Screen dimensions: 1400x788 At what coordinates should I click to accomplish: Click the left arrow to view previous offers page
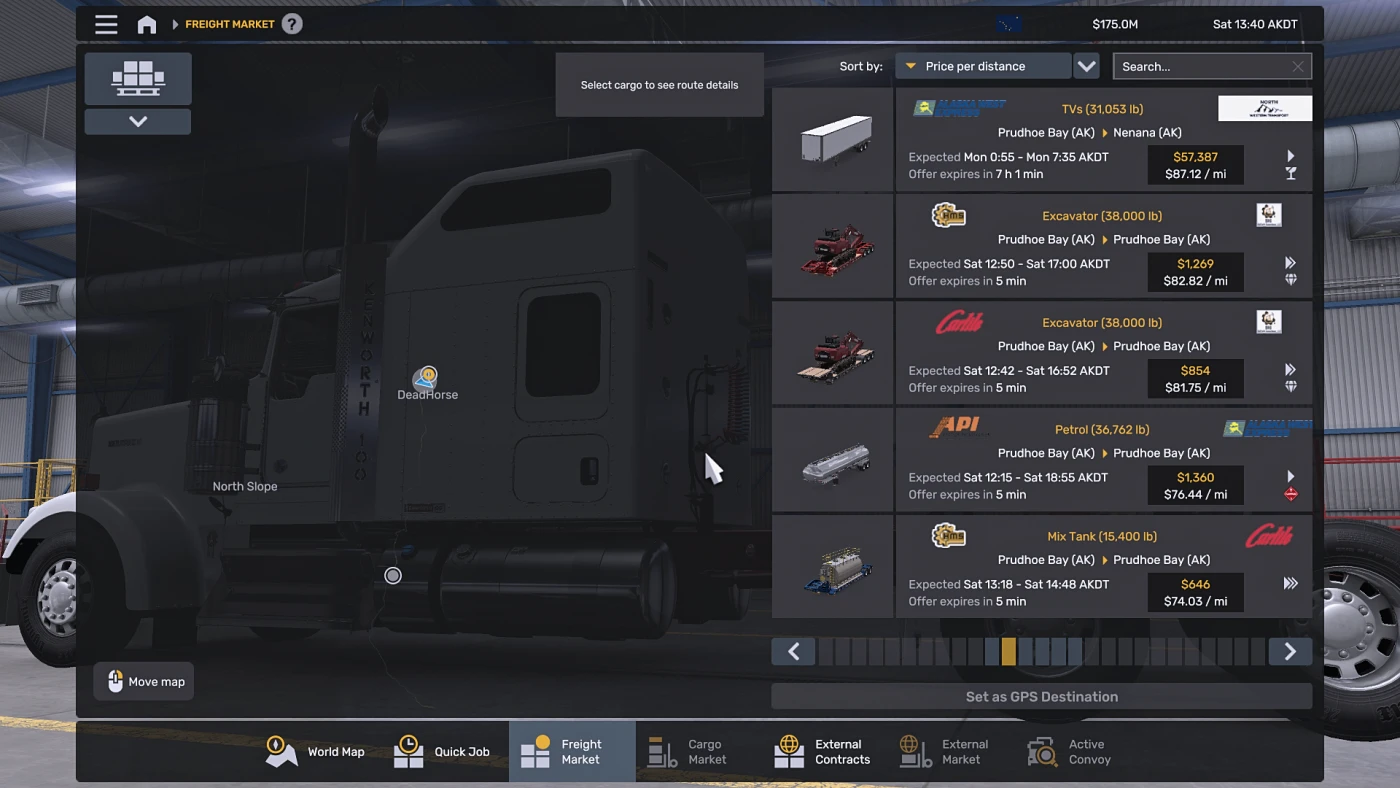pos(793,651)
